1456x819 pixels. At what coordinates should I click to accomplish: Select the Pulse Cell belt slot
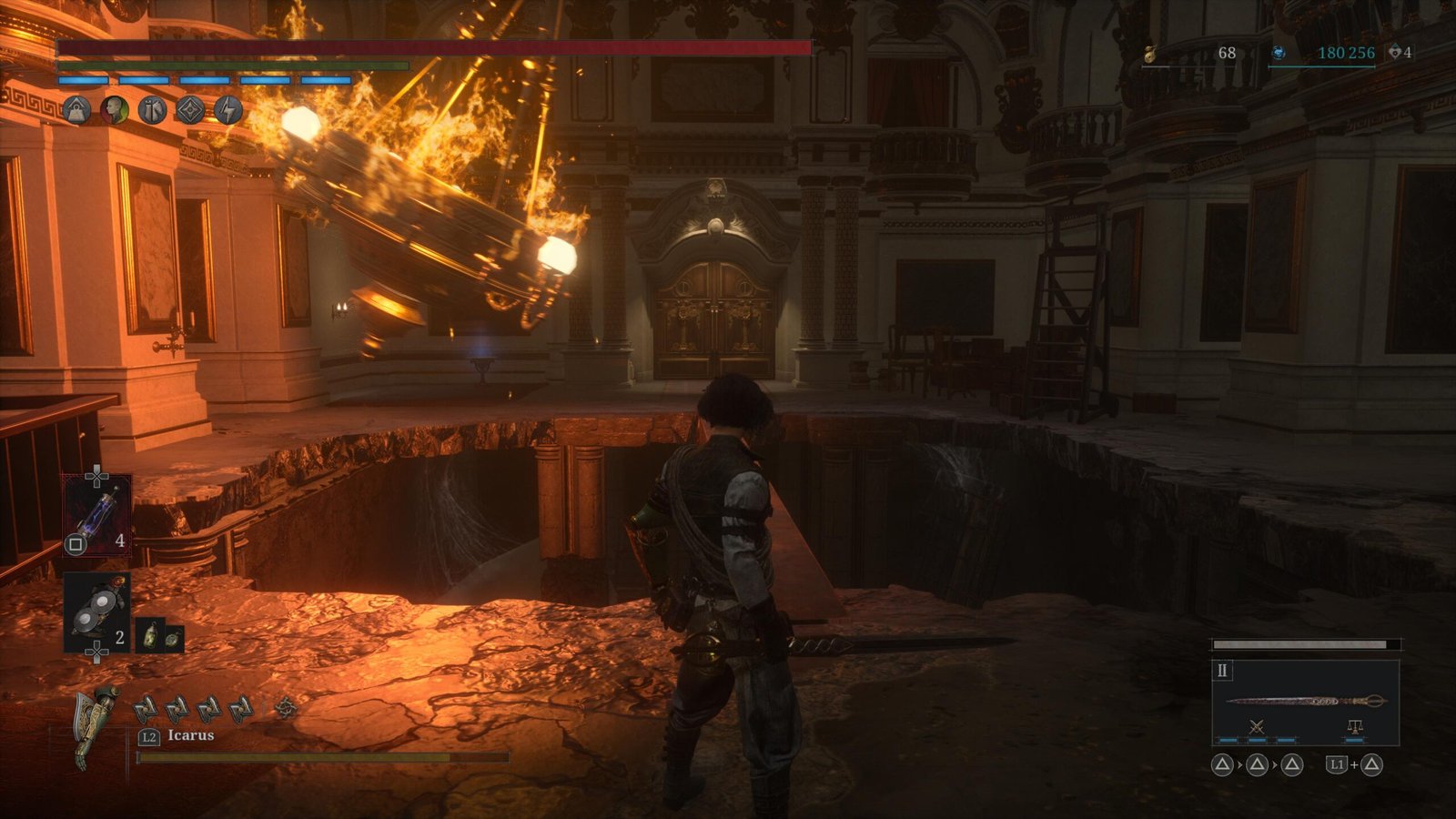97,515
